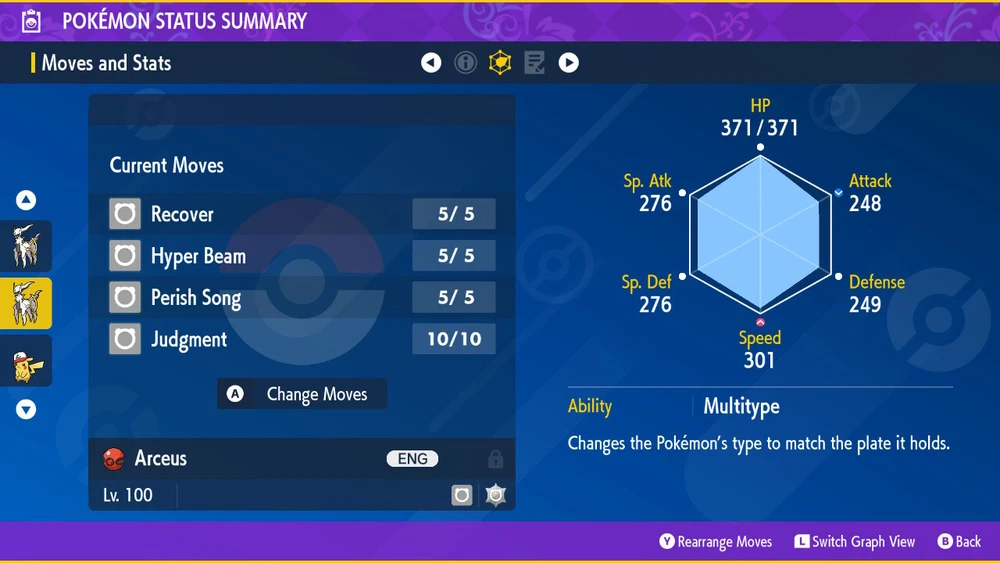Select the highlighted Arceus party thumbnail
1000x563 pixels.
pos(25,303)
